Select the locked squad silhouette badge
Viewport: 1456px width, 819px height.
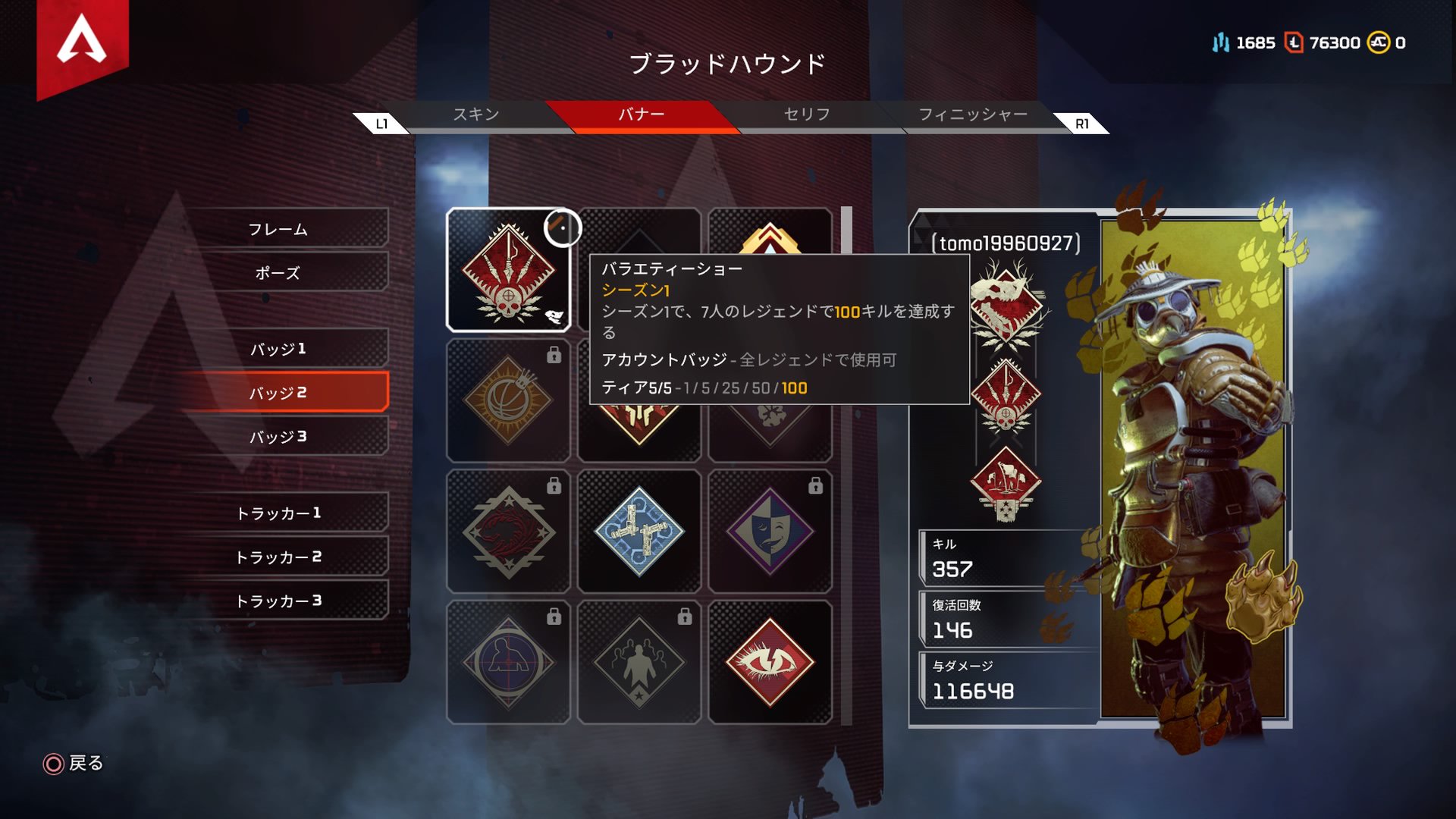[x=640, y=660]
